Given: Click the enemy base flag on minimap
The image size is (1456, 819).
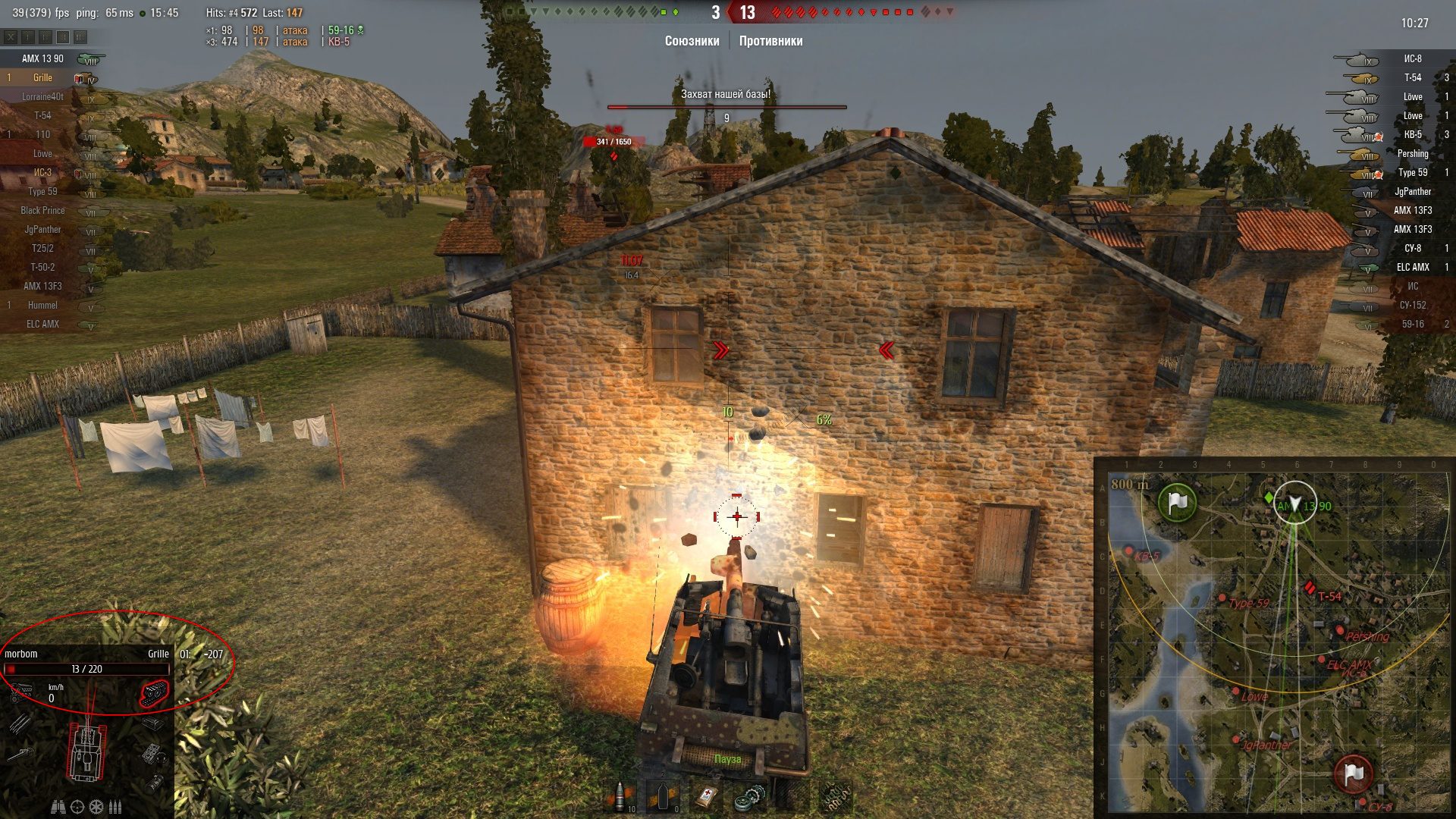Looking at the screenshot, I should pyautogui.click(x=1353, y=774).
